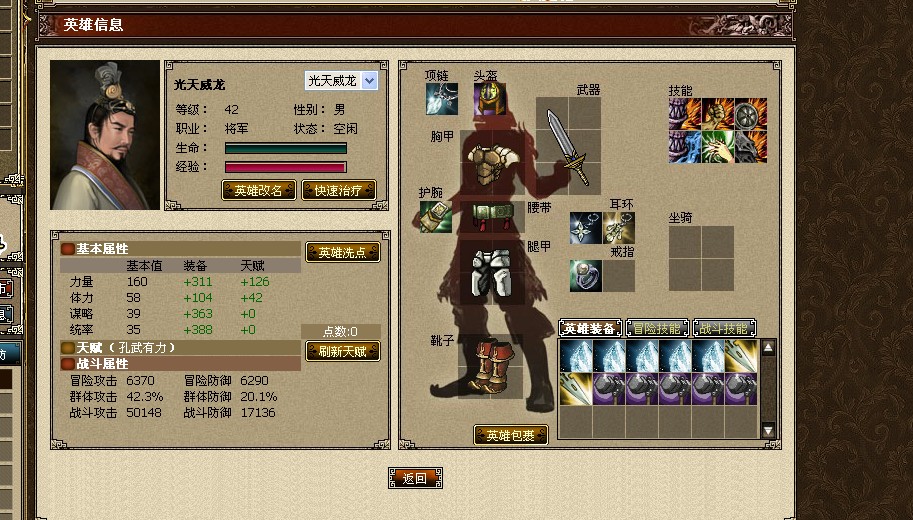
Task: Click the inventory scrollbar down arrow
Action: tap(768, 430)
